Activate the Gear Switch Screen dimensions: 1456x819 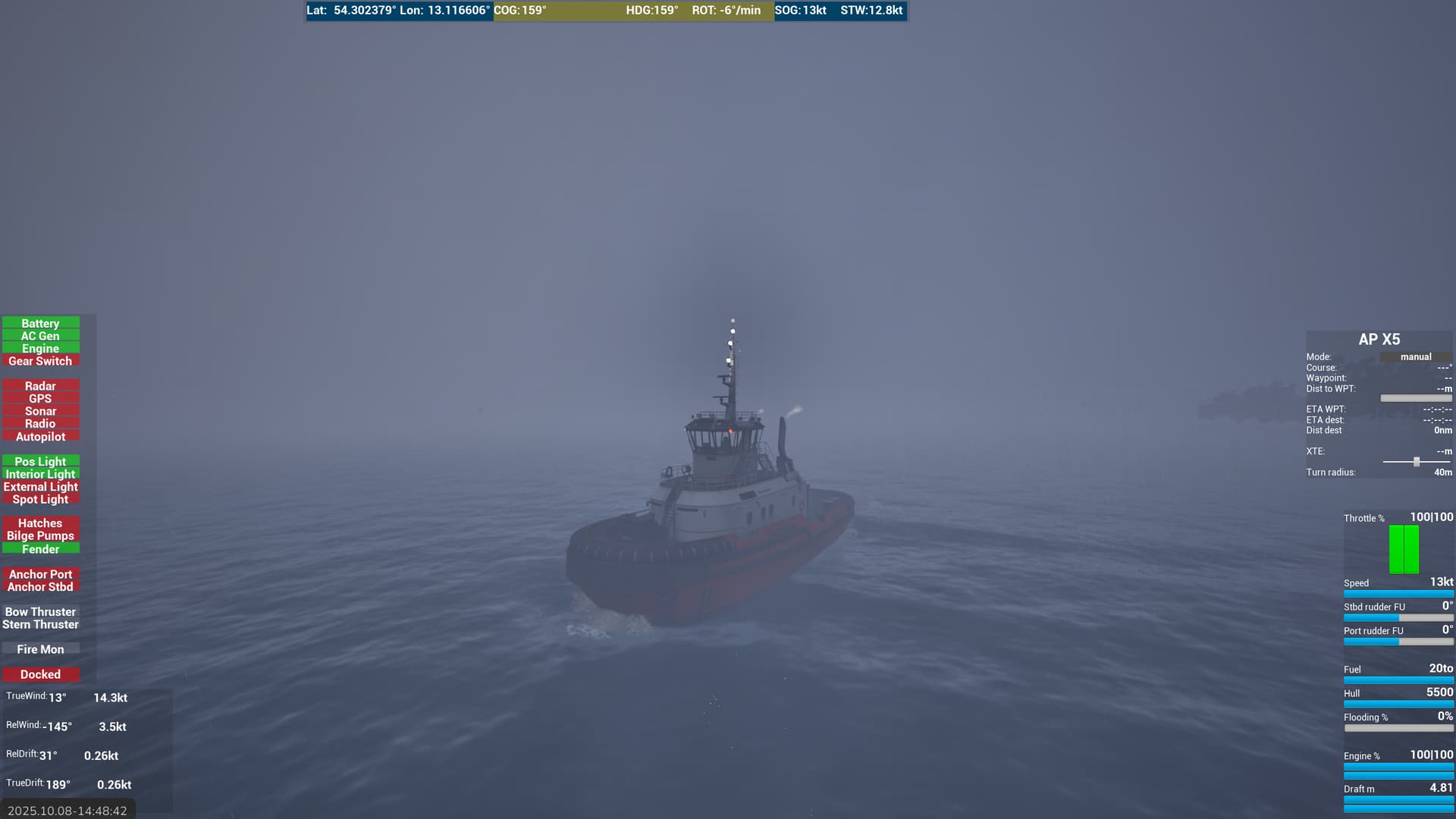pos(40,361)
